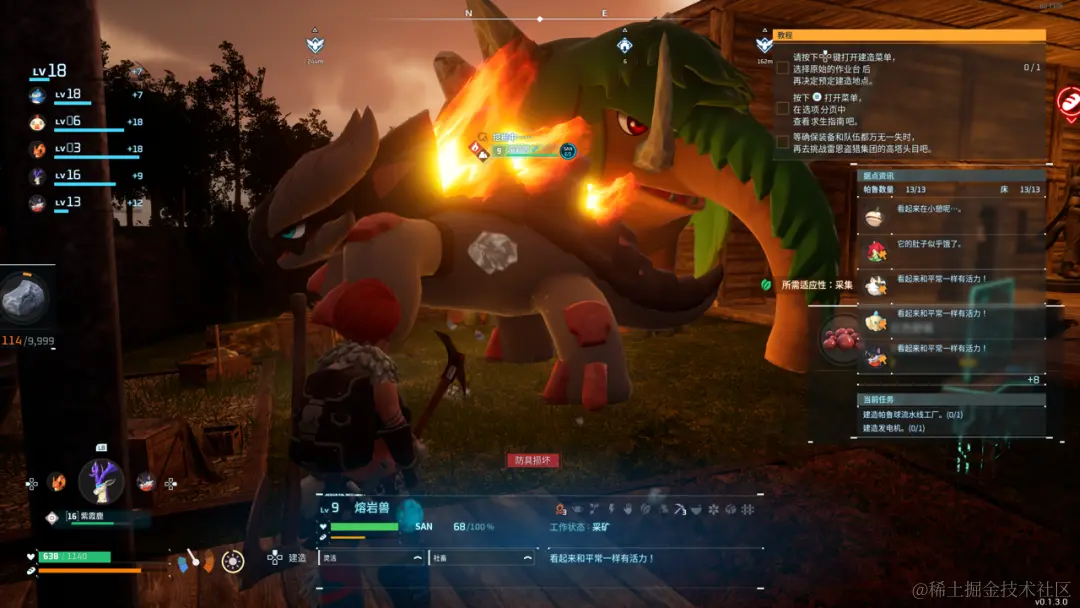The image size is (1080, 608).
Task: Click the mining pickaxe work suitability icon
Action: click(x=679, y=510)
